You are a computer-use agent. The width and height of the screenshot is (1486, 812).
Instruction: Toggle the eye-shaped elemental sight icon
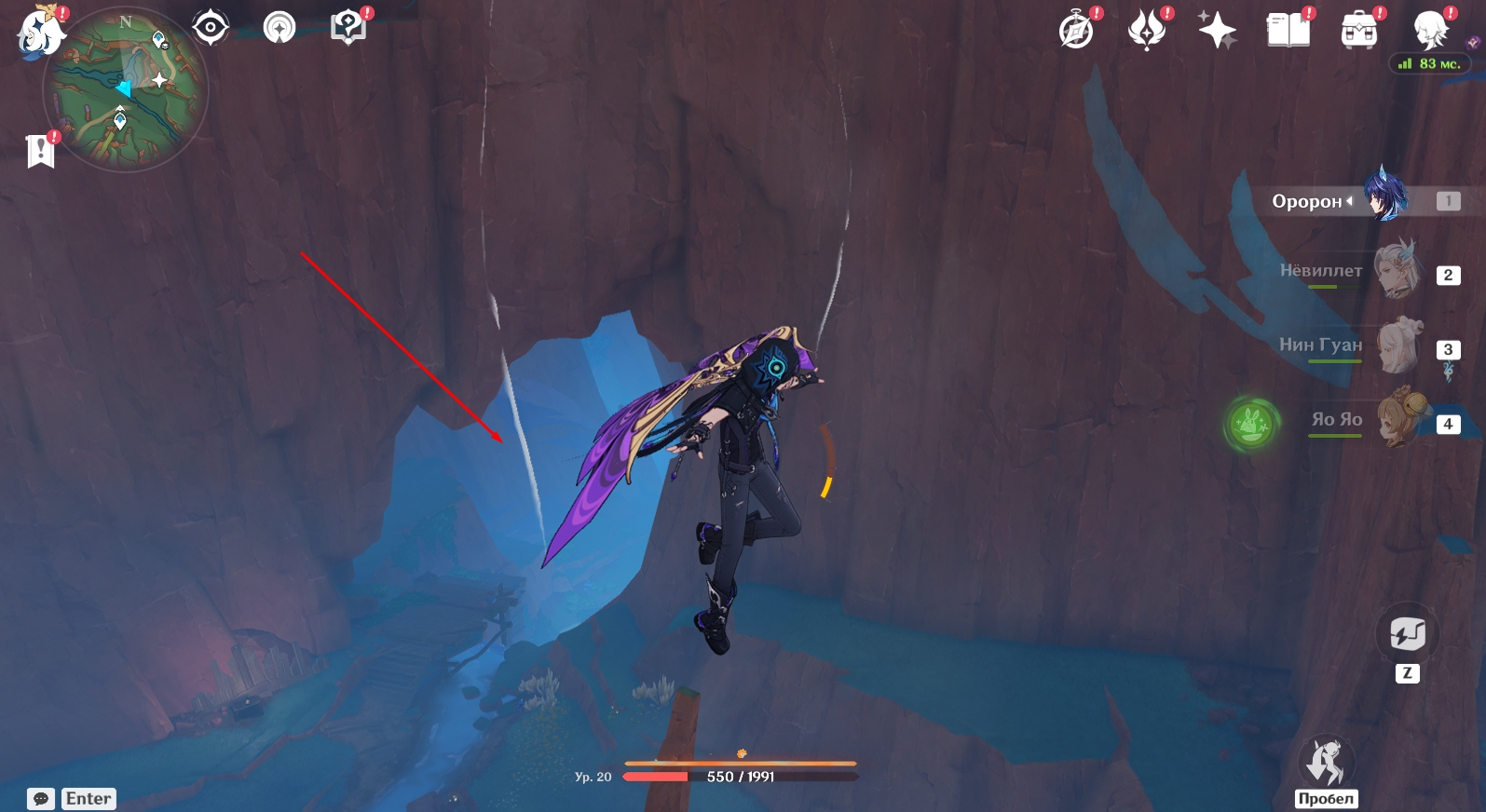211,28
